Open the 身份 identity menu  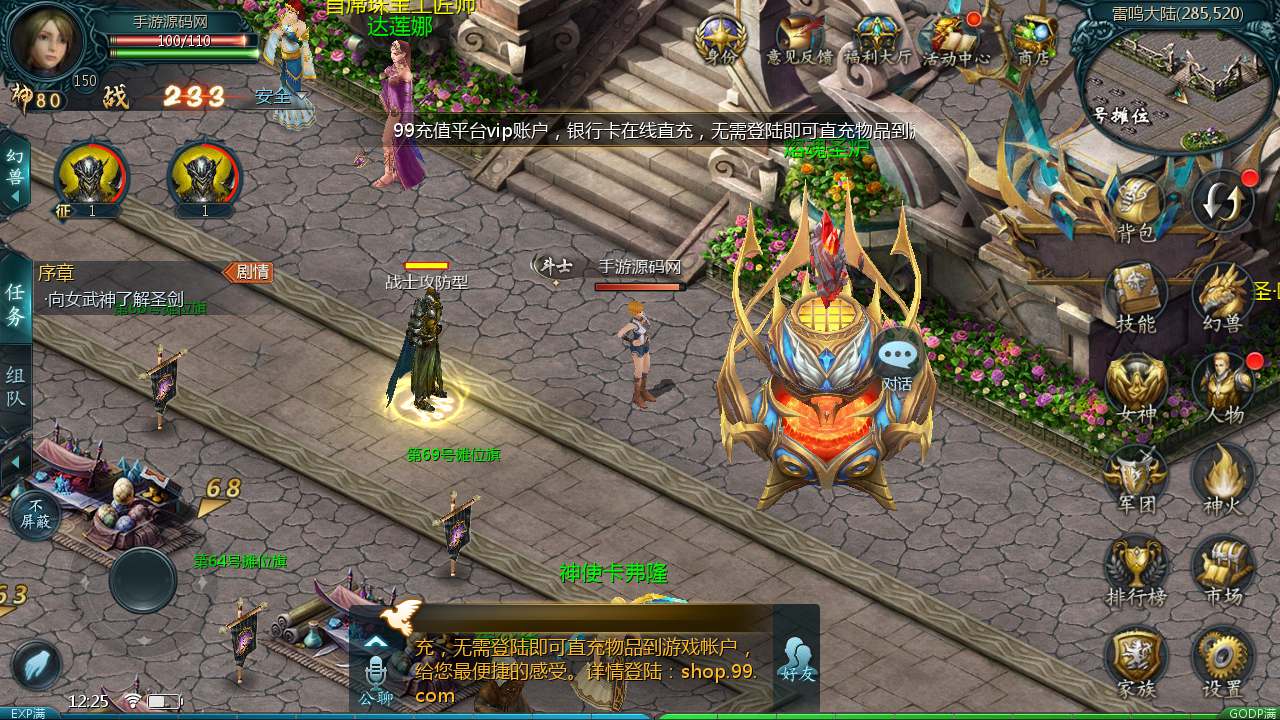coord(720,38)
